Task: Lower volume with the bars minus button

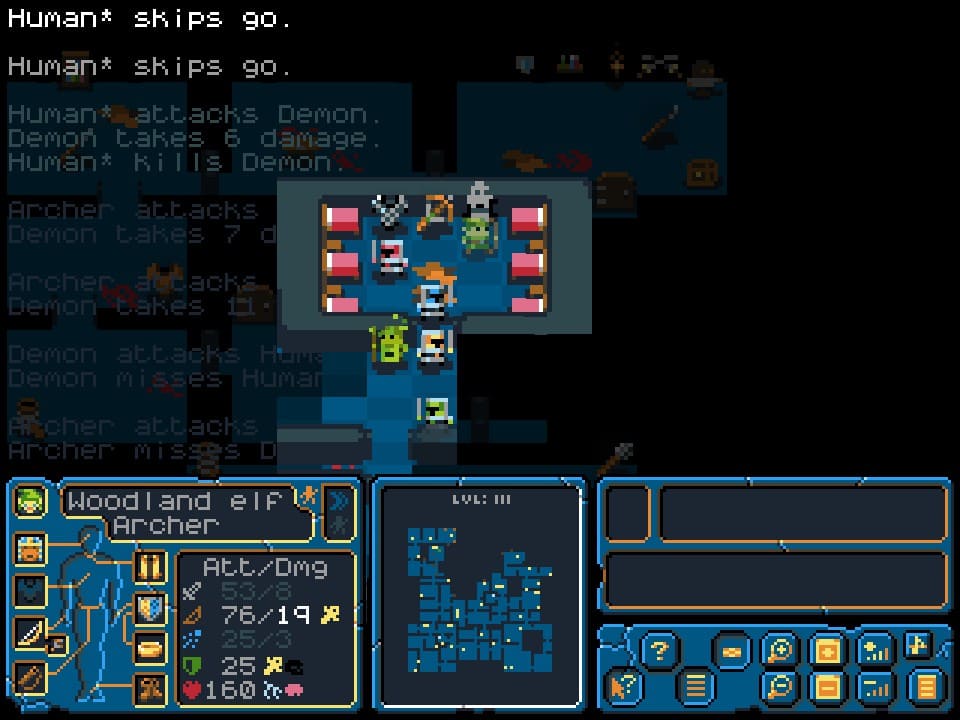Action: 875,687
